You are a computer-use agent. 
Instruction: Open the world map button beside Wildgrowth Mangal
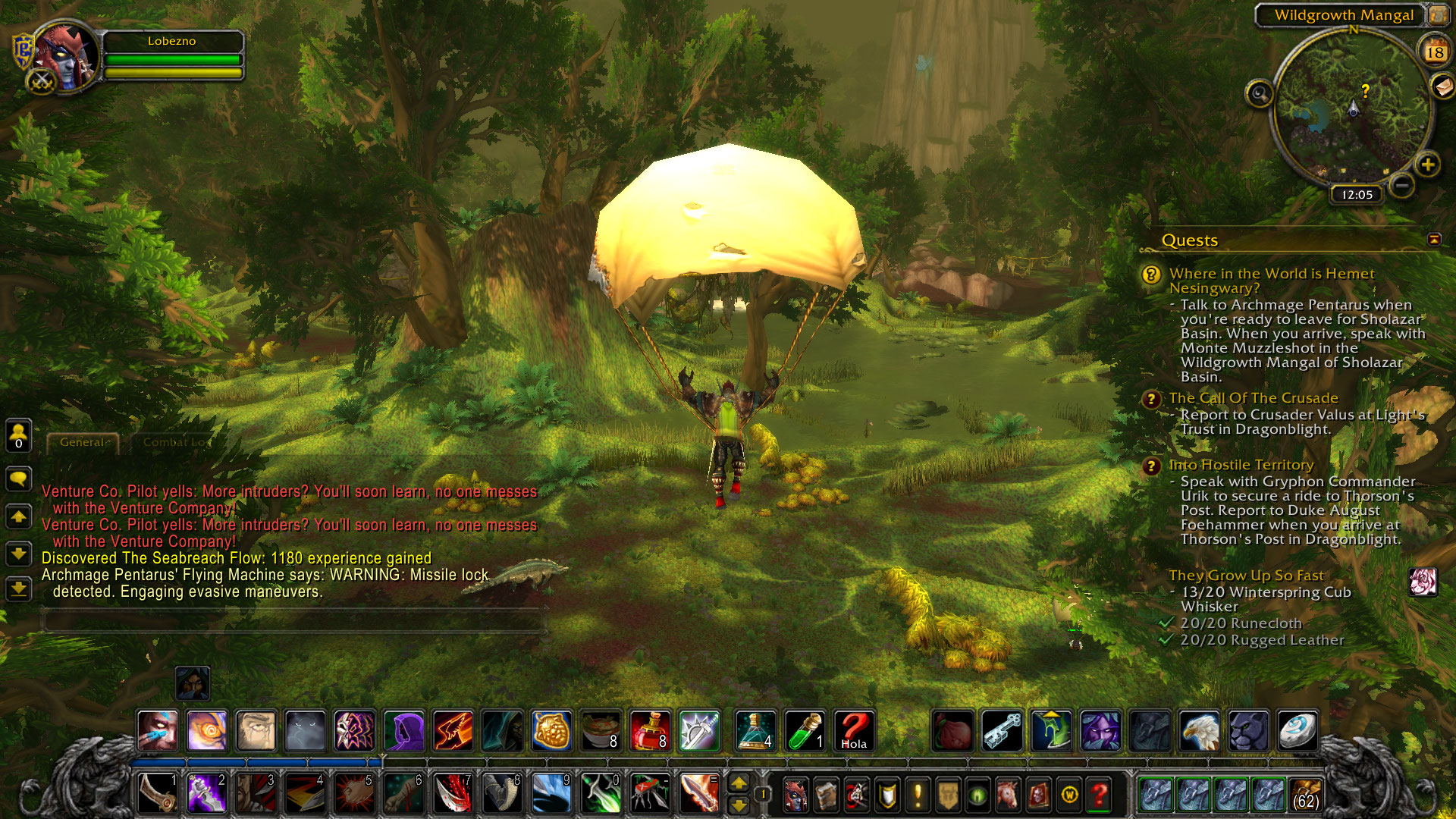coord(1437,14)
